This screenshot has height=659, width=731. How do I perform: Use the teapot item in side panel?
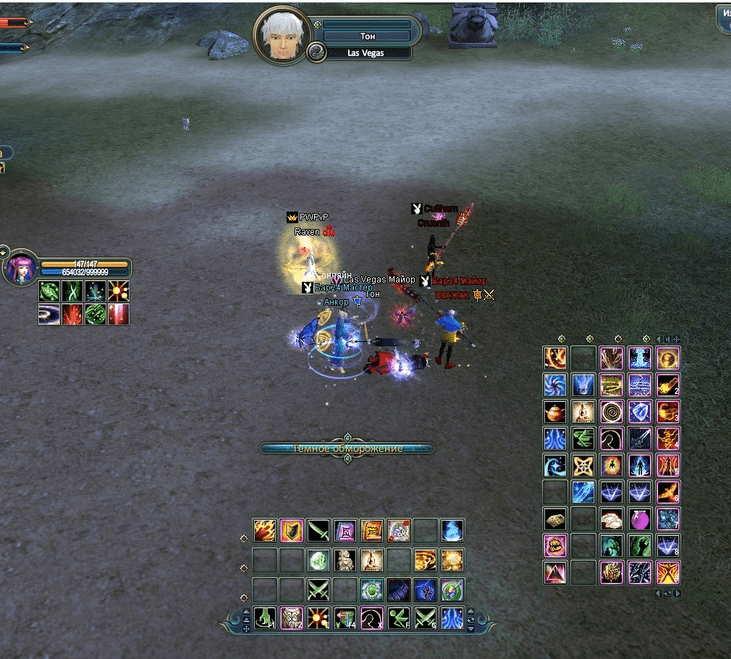pyautogui.click(x=554, y=411)
